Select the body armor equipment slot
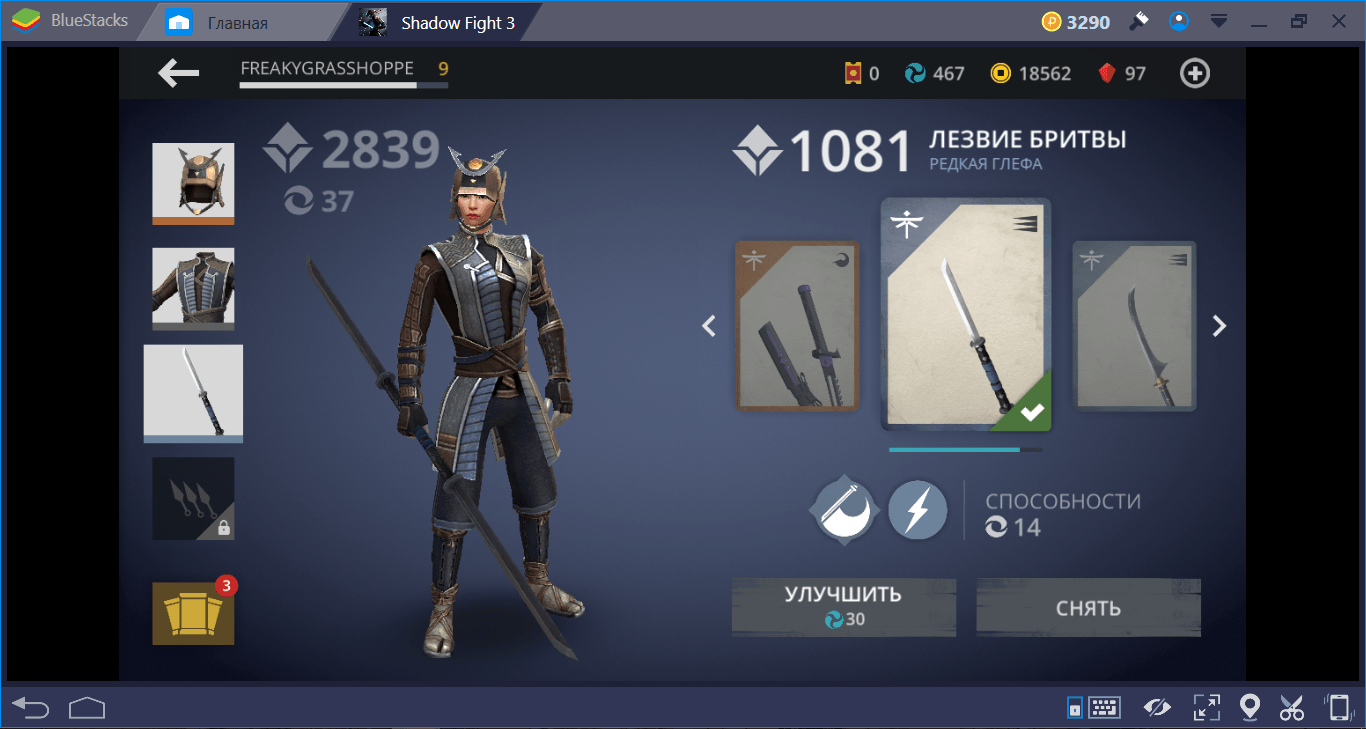Screen dimensions: 1366x729 pos(193,288)
